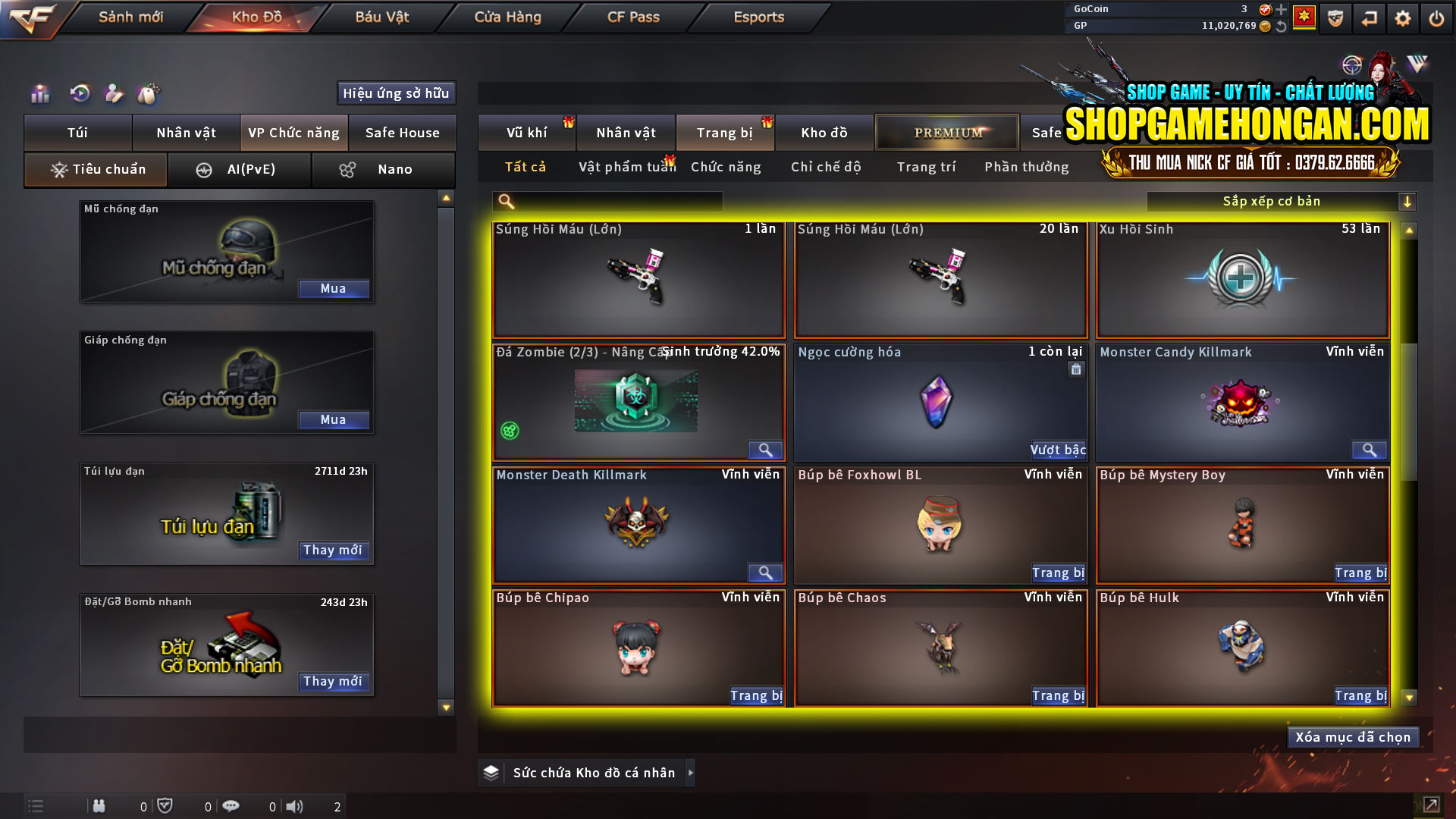
Task: Open the character edit icon near top left
Action: click(114, 94)
